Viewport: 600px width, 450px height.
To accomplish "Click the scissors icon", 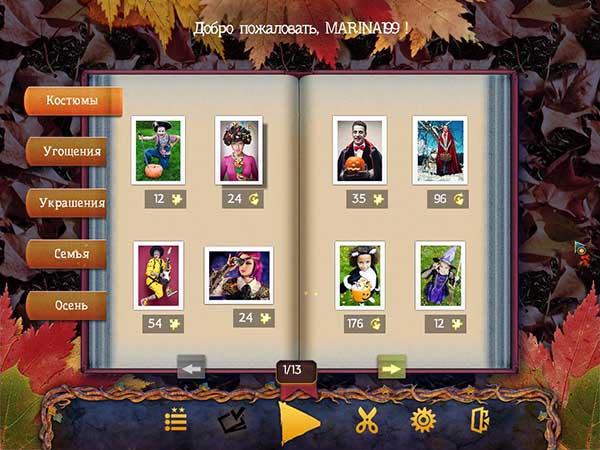I will [x=367, y=421].
